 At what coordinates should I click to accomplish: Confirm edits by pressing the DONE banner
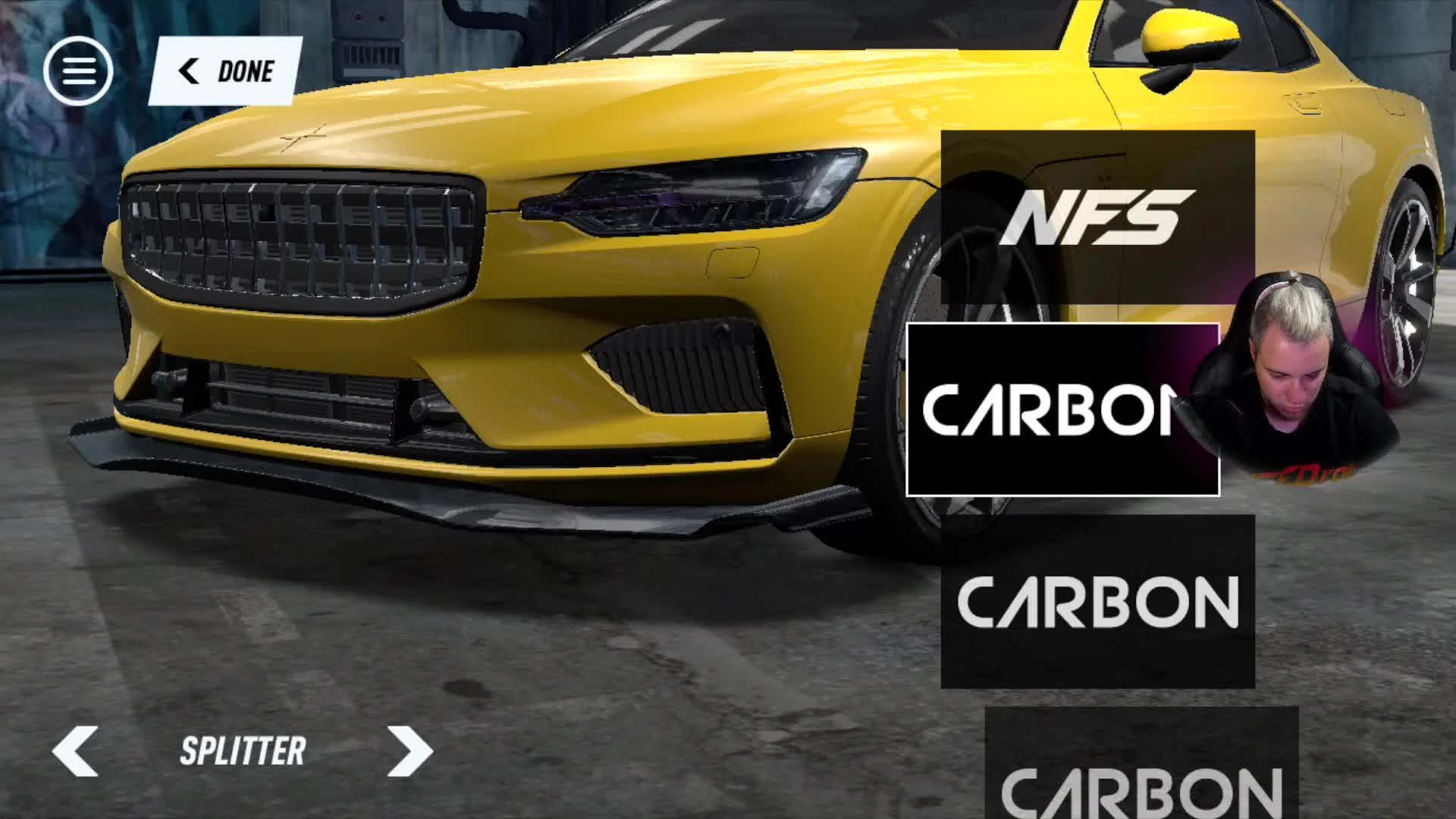click(227, 71)
